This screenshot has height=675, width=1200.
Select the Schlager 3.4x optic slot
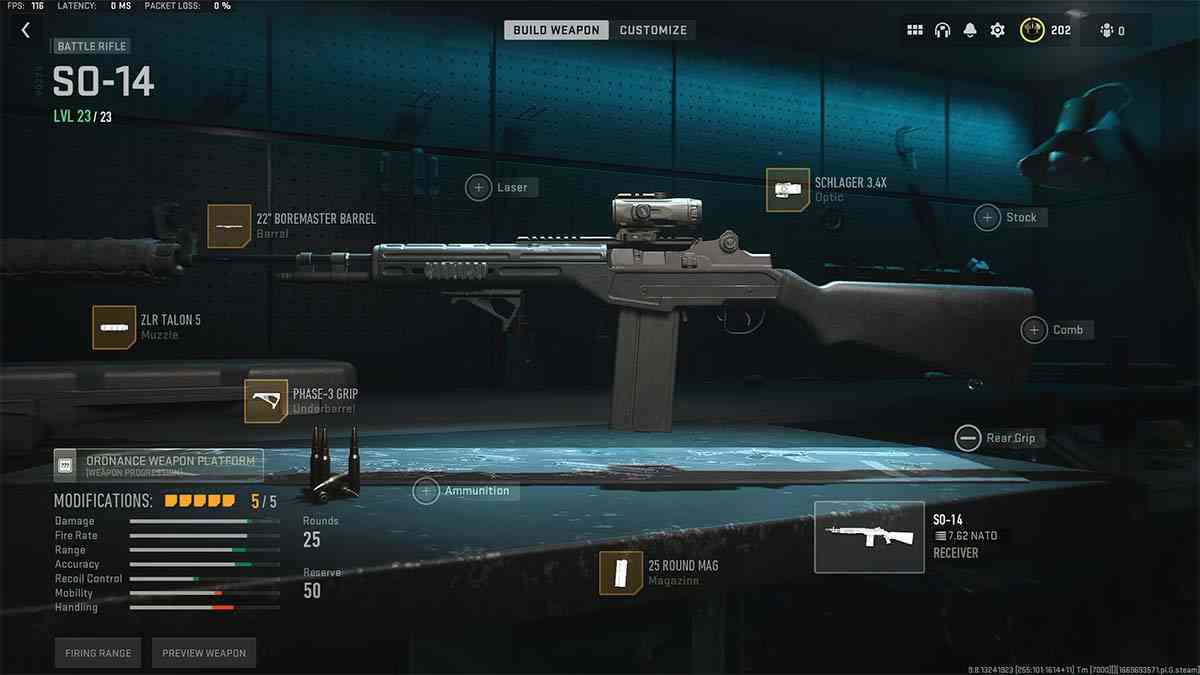tap(788, 190)
